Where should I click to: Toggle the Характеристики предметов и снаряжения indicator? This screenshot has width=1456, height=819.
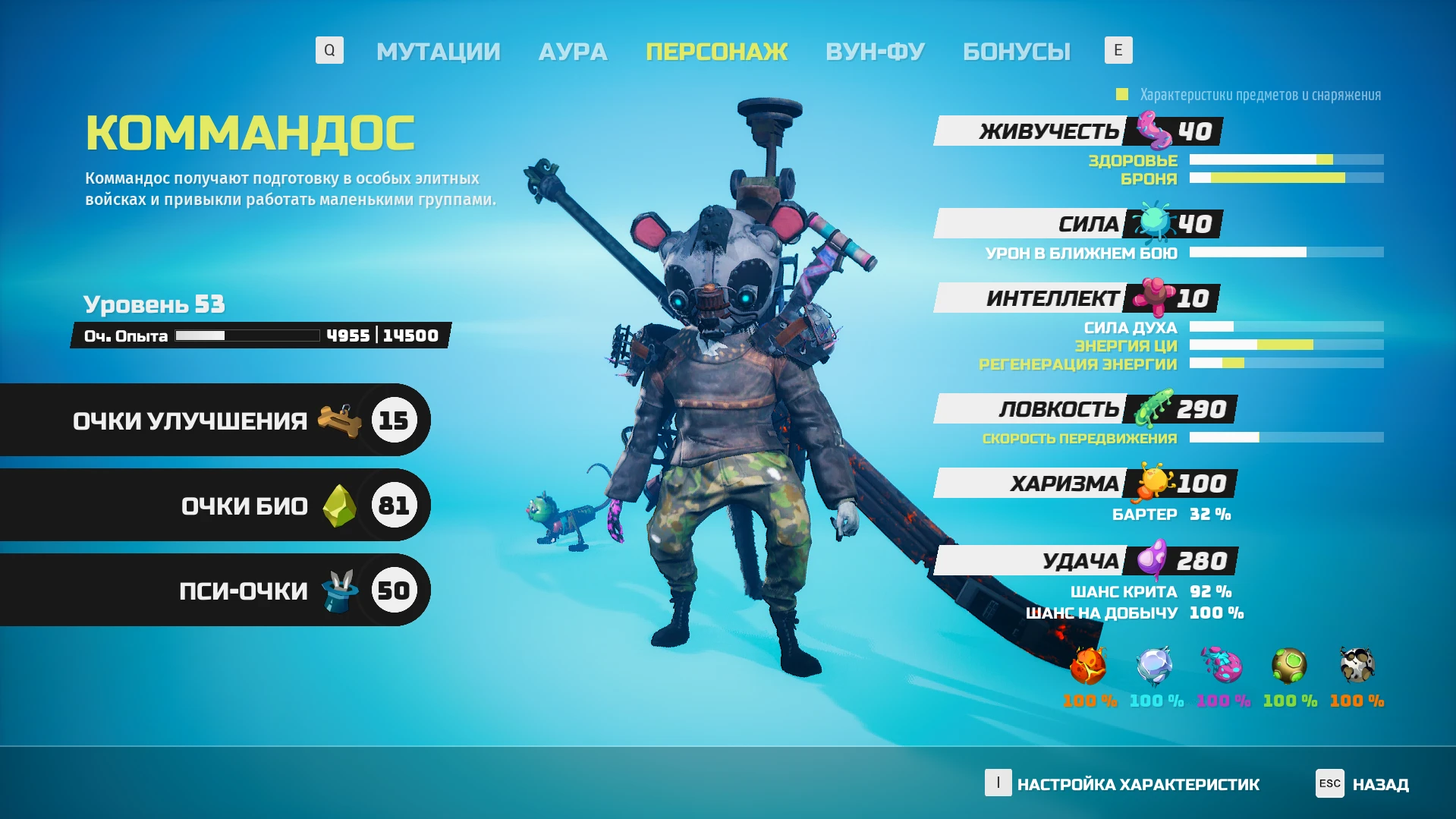(x=1121, y=94)
